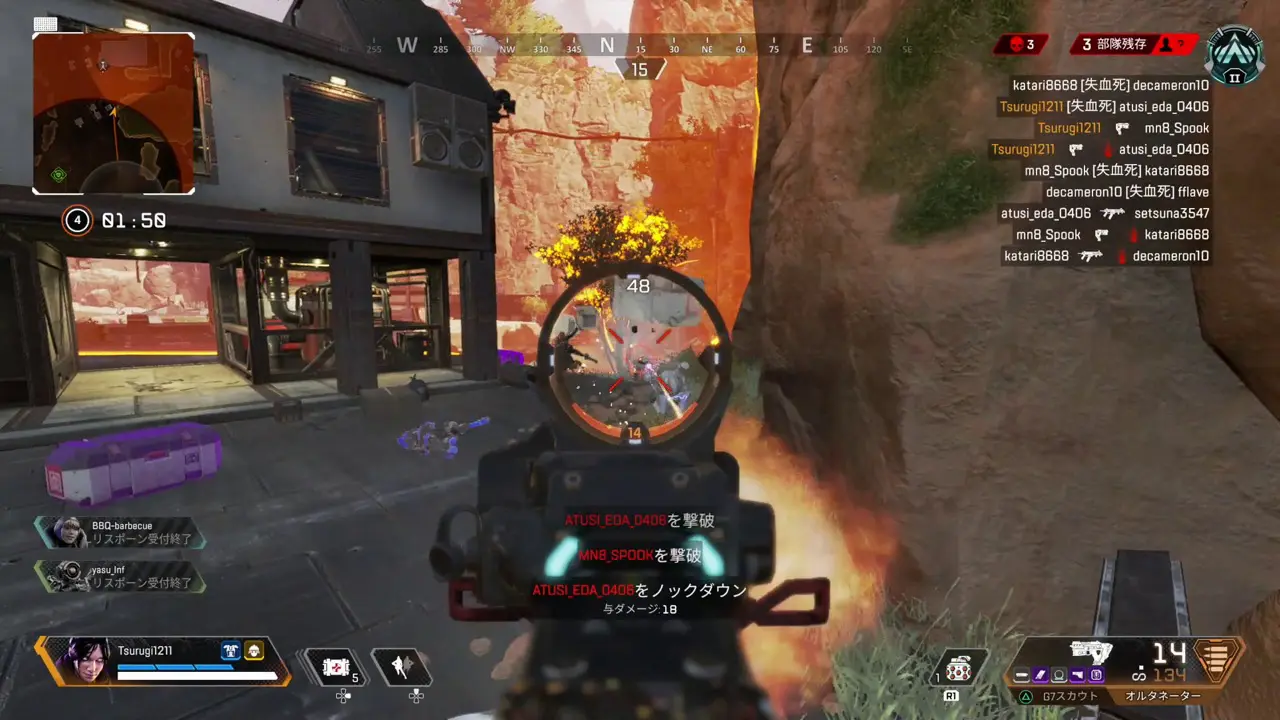Click the blue shield bar above the health bar
Image resolution: width=1280 pixels, height=720 pixels.
tap(175, 665)
